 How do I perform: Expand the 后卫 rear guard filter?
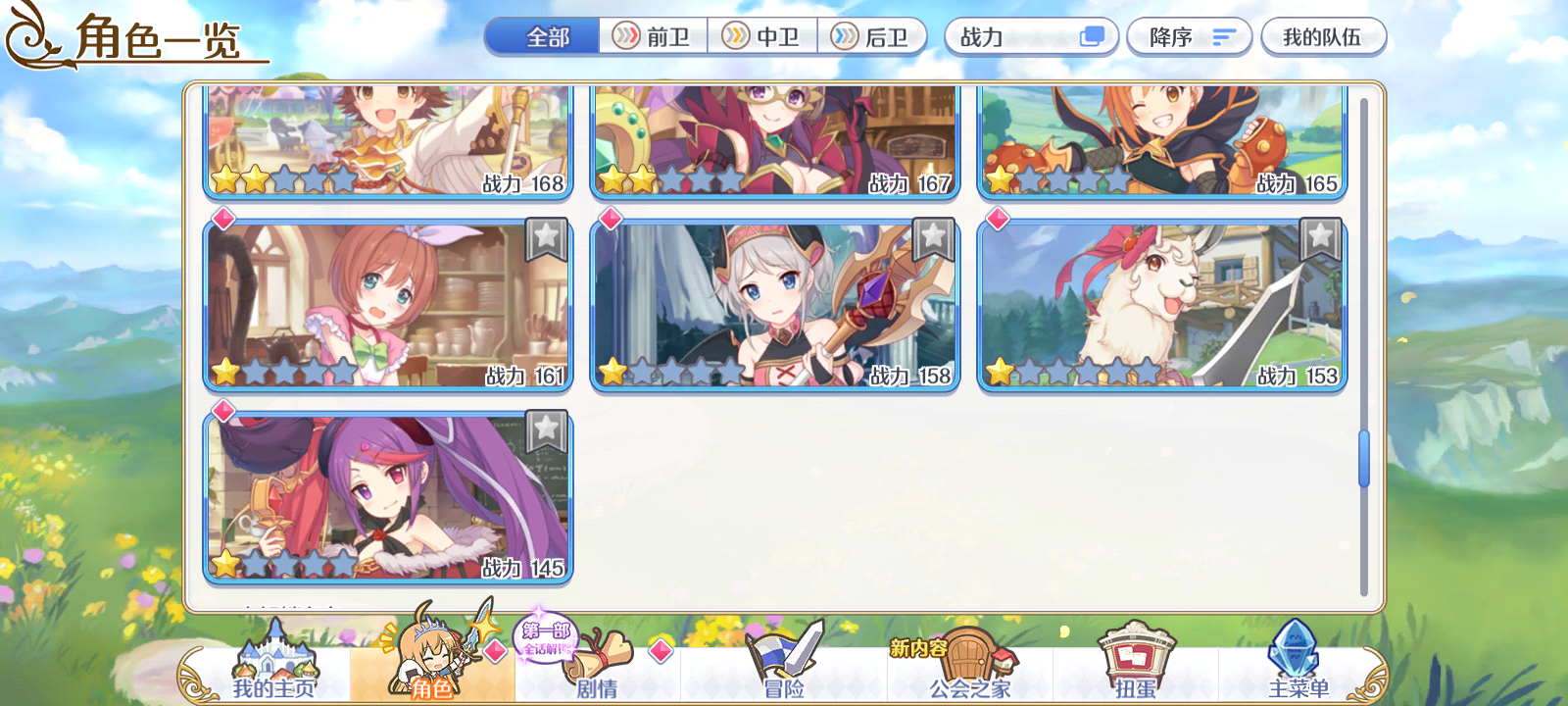(x=870, y=36)
